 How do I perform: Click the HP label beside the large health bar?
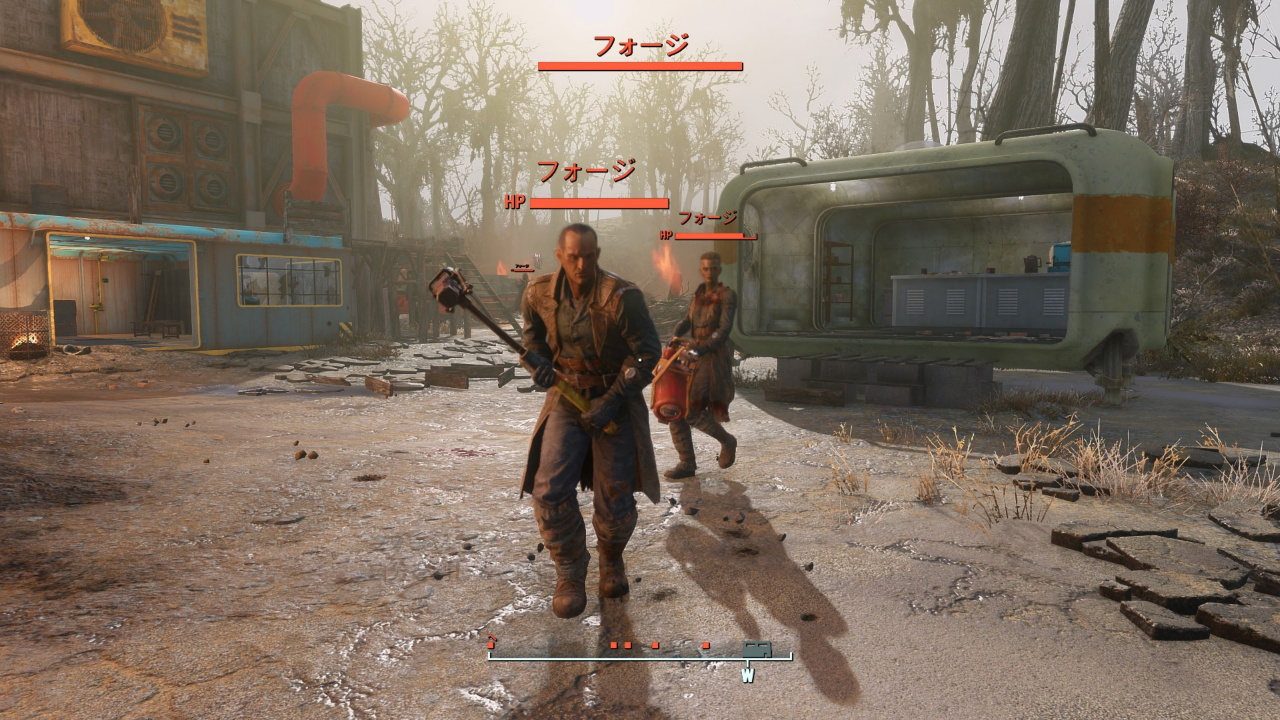513,200
